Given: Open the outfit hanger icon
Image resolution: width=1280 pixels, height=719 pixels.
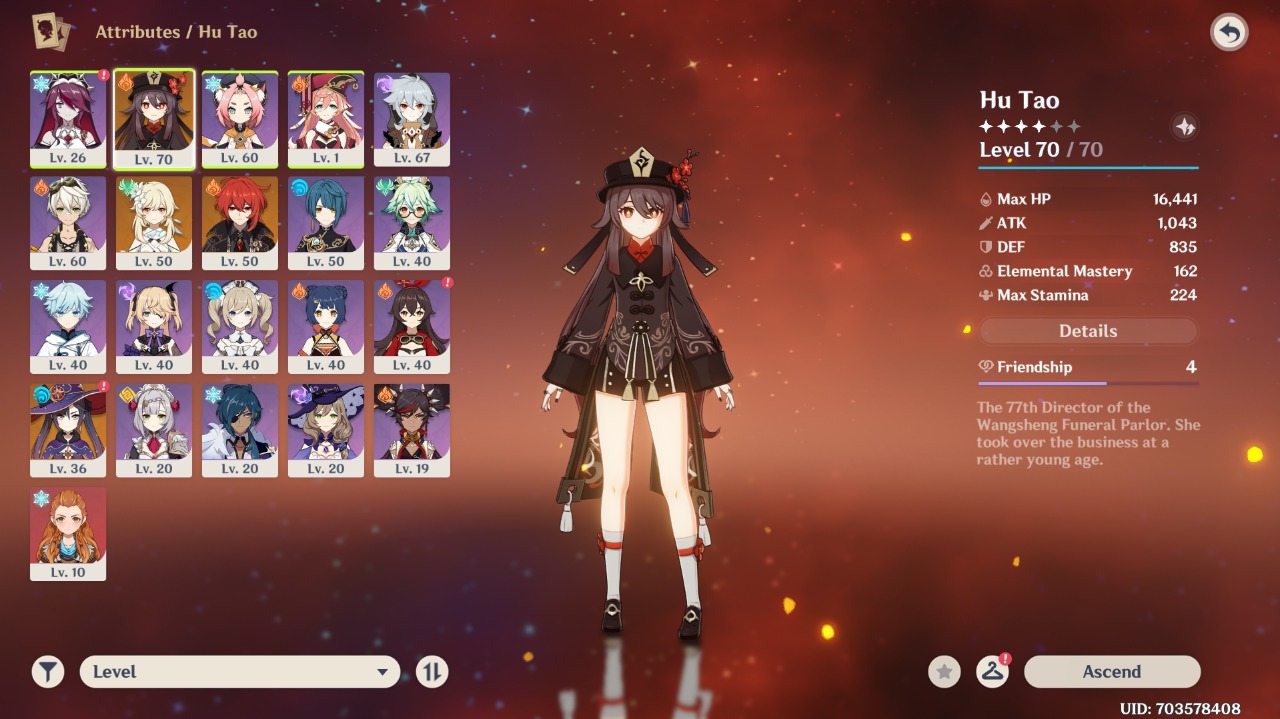Looking at the screenshot, I should [992, 672].
